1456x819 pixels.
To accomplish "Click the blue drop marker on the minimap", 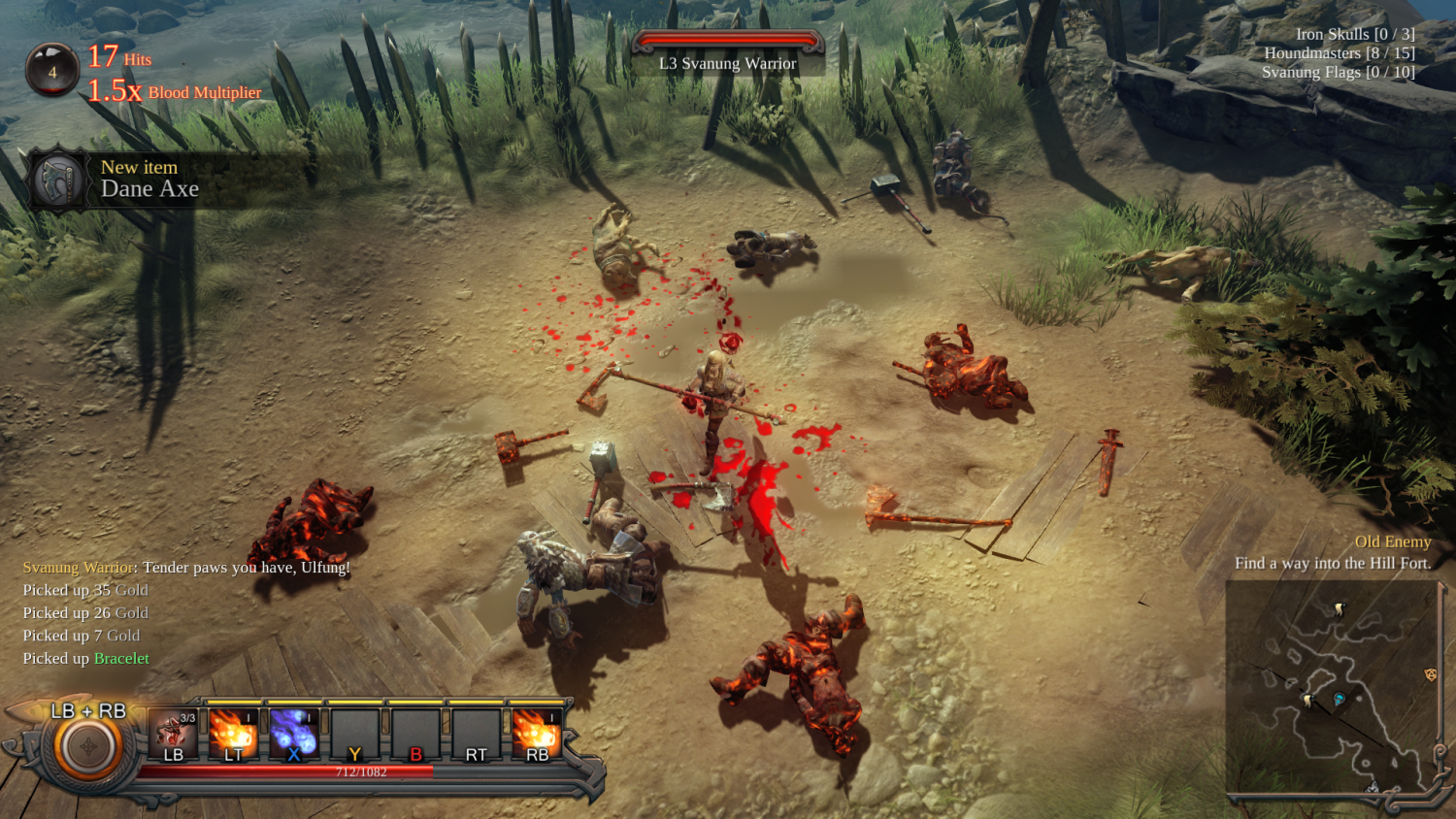I will (1339, 699).
